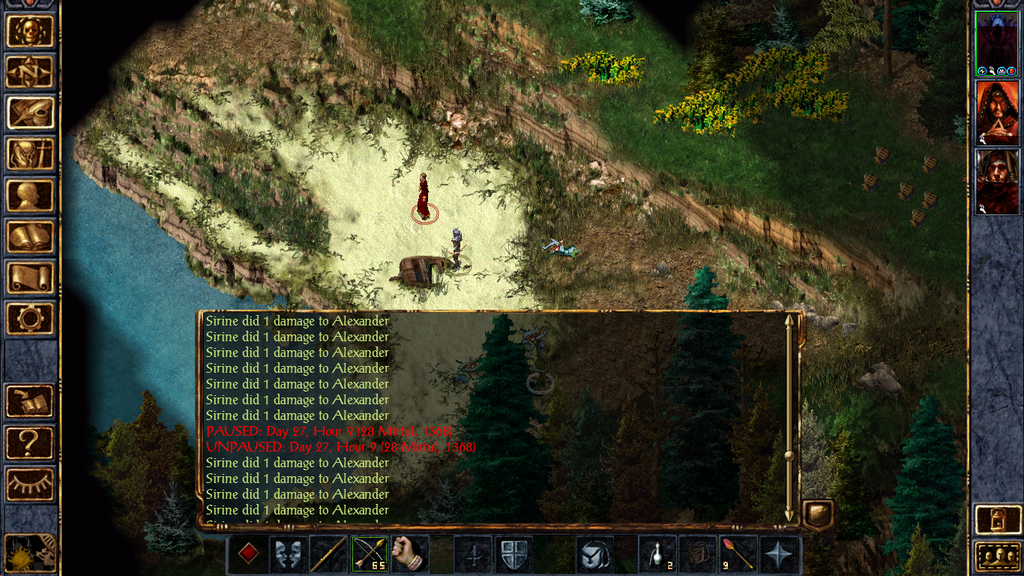Select the top character portrait
Viewport: 1024px width, 576px height.
(x=996, y=43)
